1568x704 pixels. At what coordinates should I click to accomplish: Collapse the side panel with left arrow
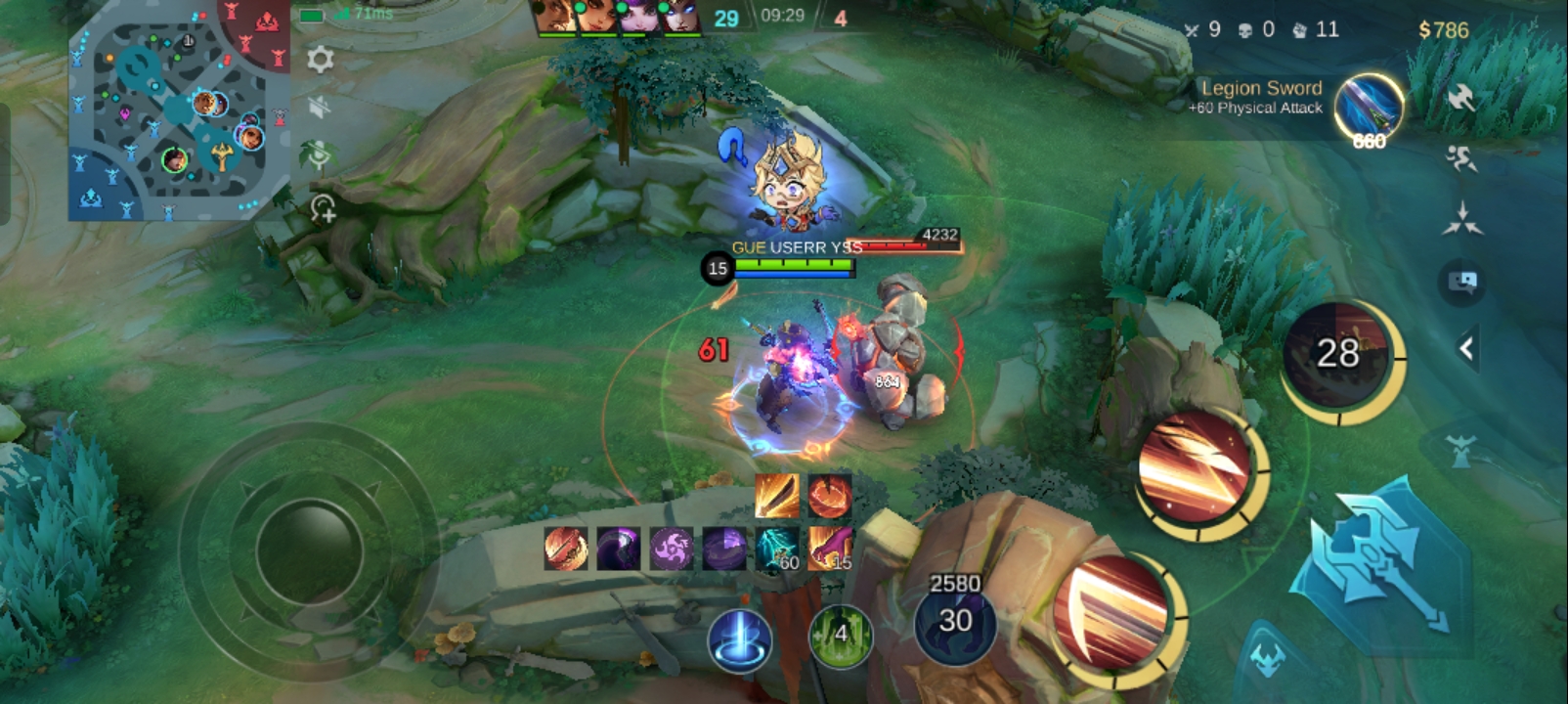pos(1465,348)
